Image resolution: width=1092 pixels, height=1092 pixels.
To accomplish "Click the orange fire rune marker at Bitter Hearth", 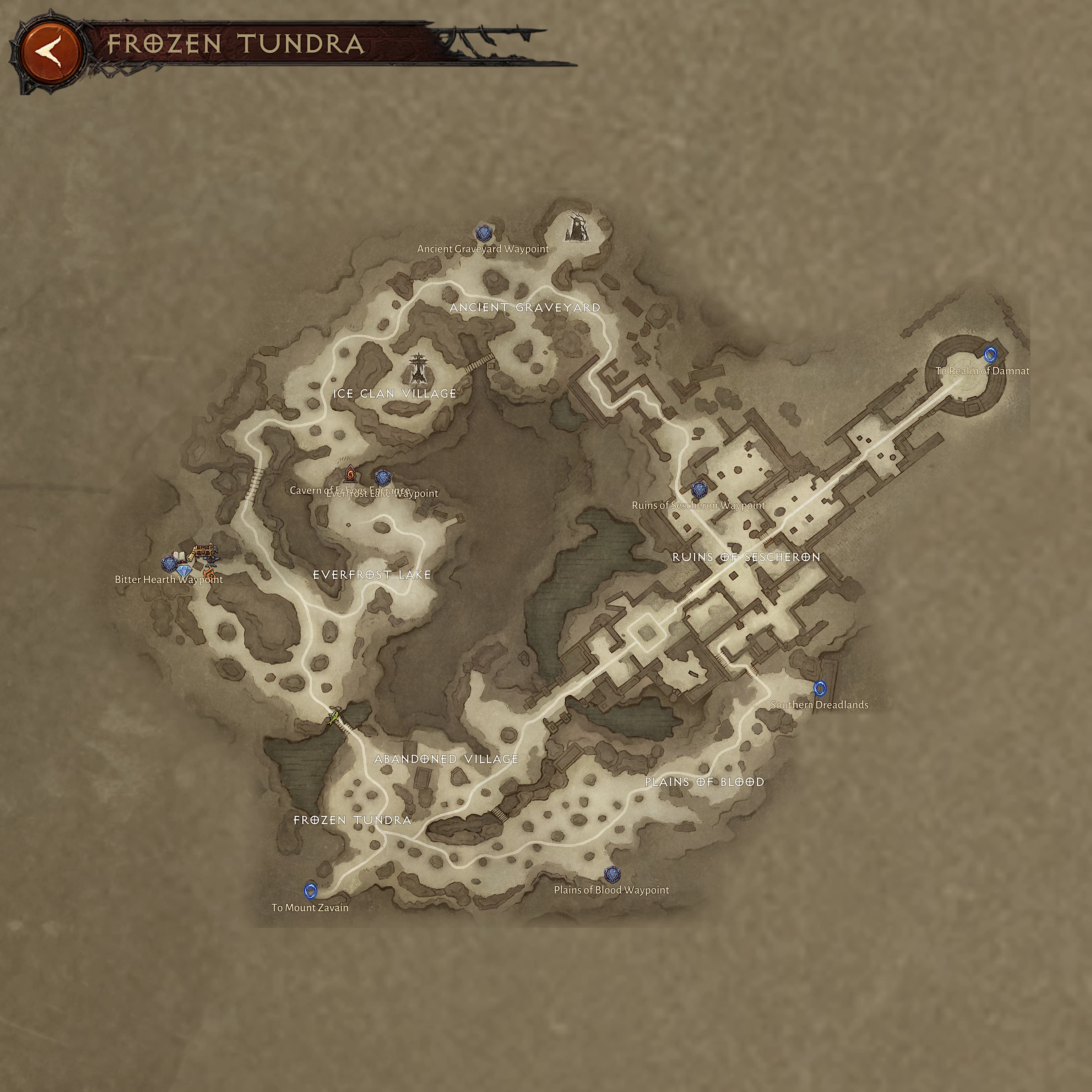I will 210,574.
